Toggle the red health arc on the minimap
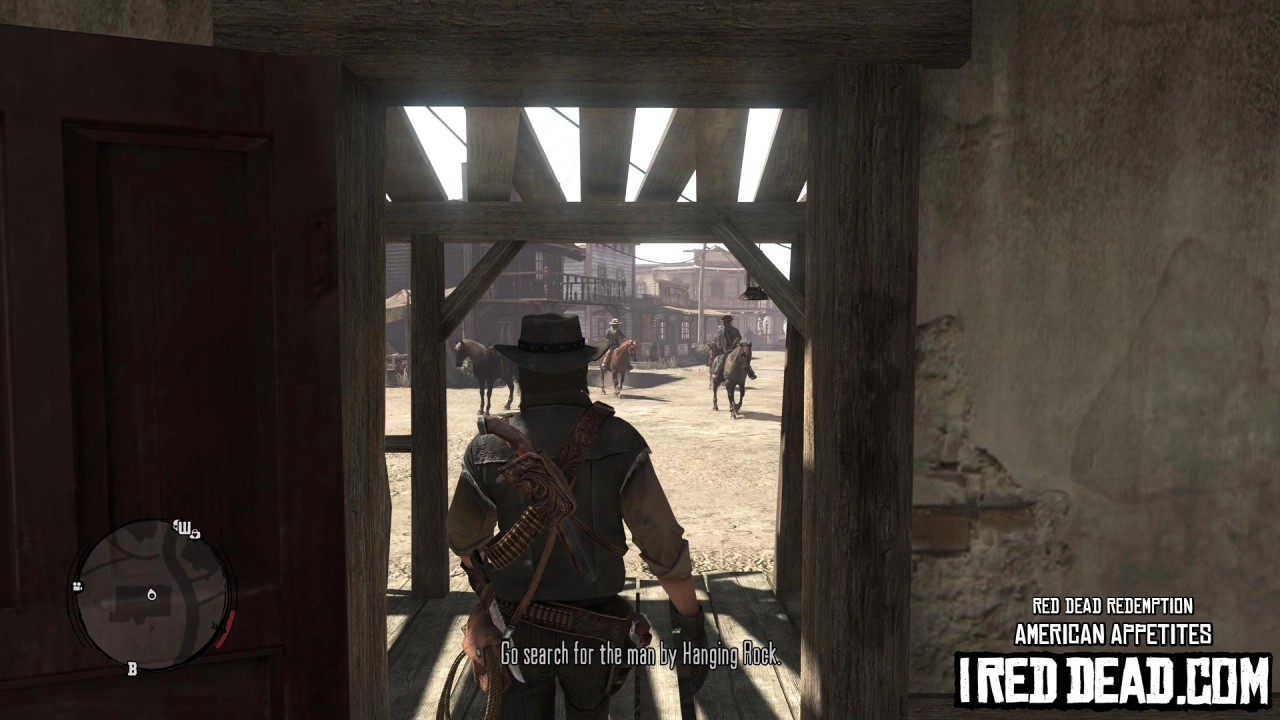Image resolution: width=1280 pixels, height=720 pixels. click(x=226, y=630)
